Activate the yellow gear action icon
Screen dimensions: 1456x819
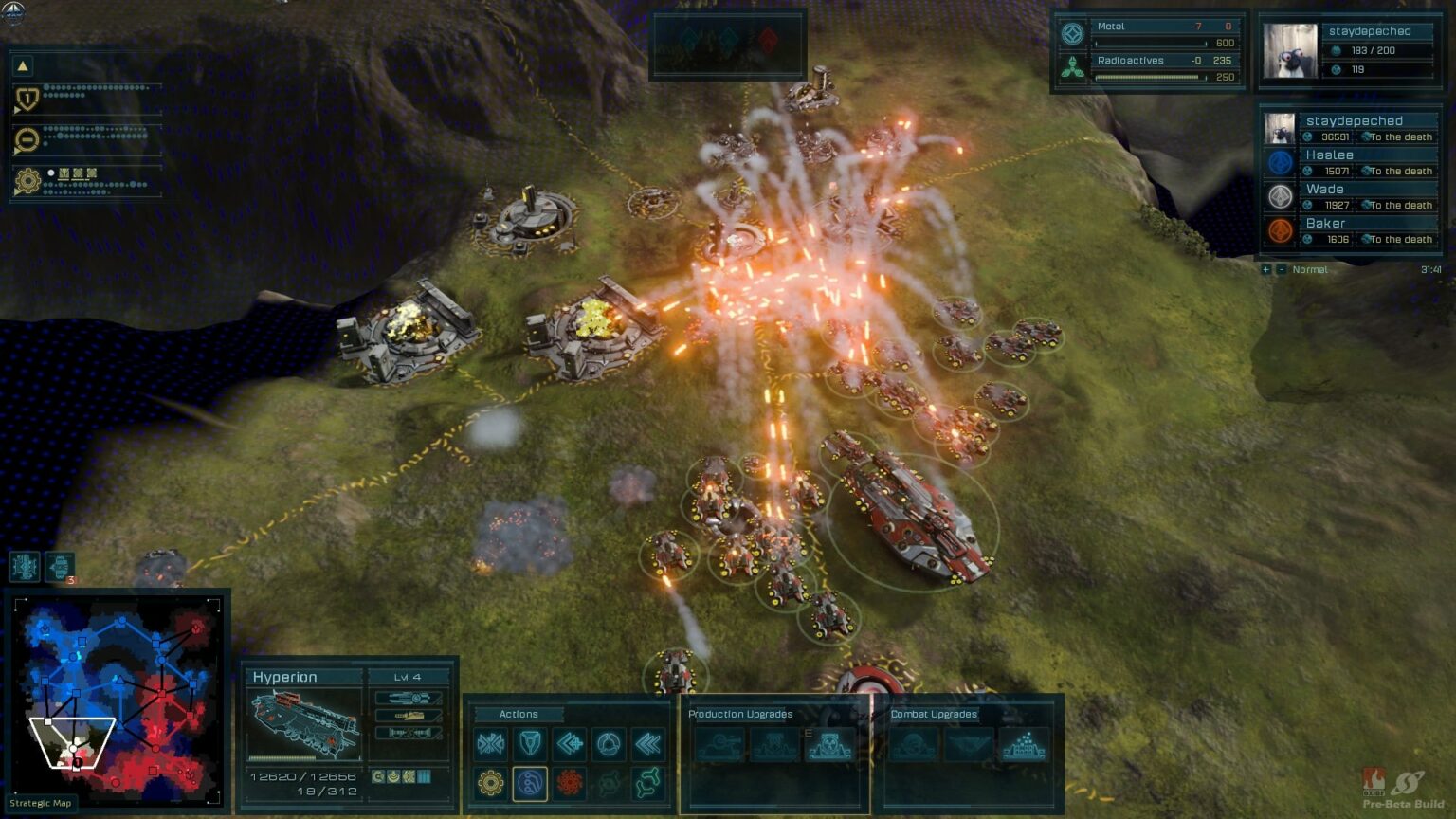tap(490, 784)
